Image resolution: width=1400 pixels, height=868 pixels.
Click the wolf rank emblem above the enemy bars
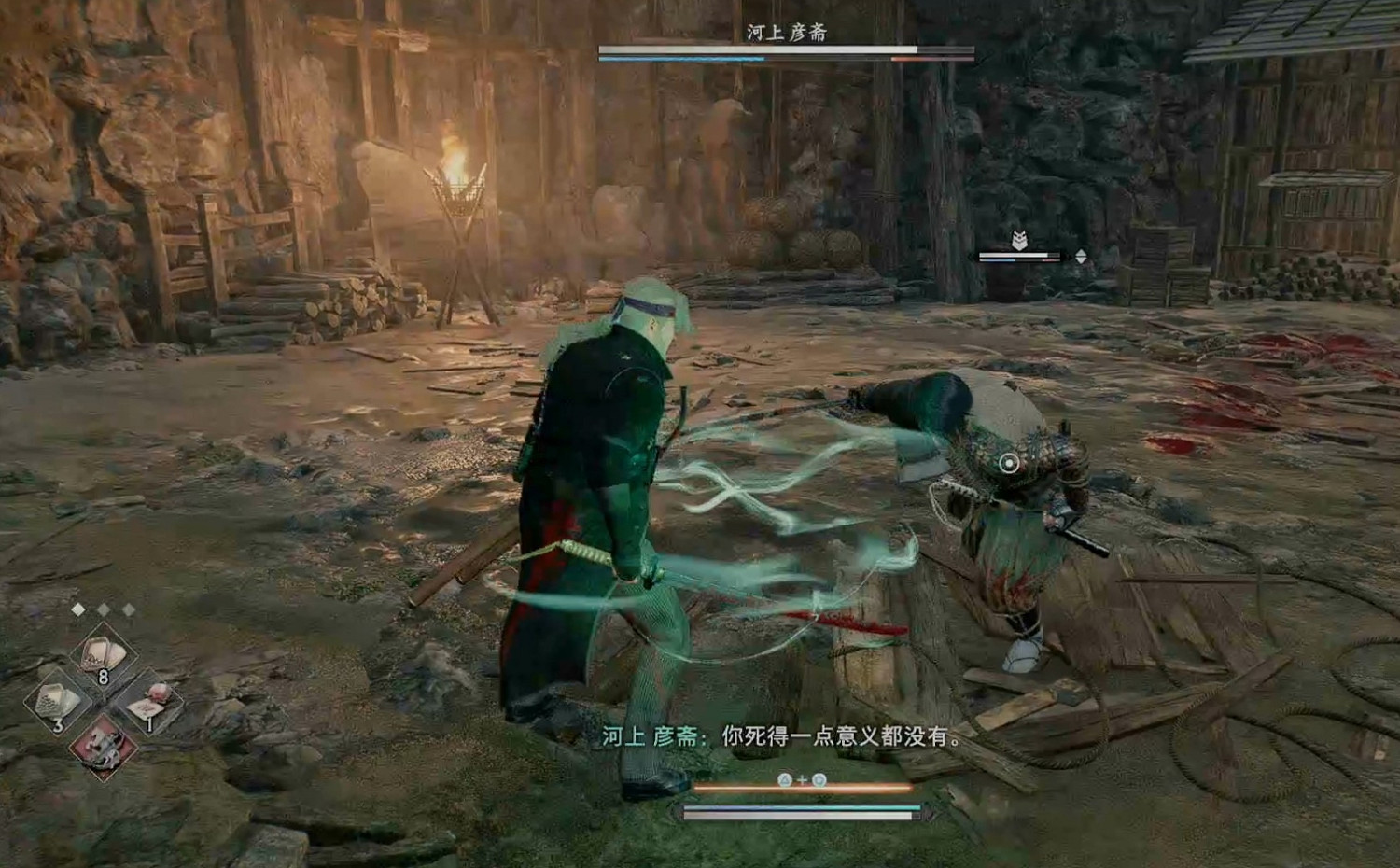coord(1019,238)
